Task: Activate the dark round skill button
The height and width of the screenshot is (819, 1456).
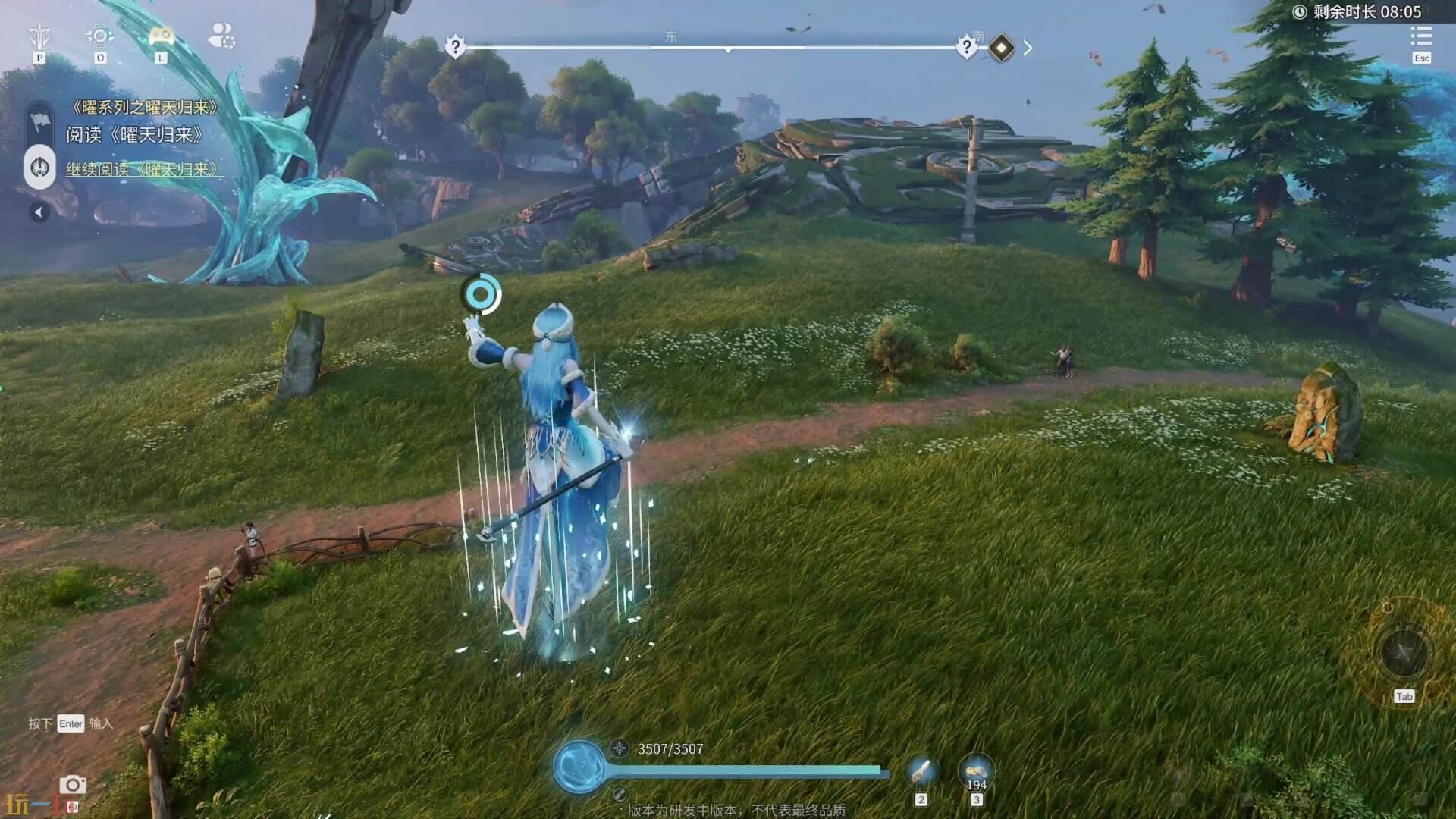Action: 1404,651
